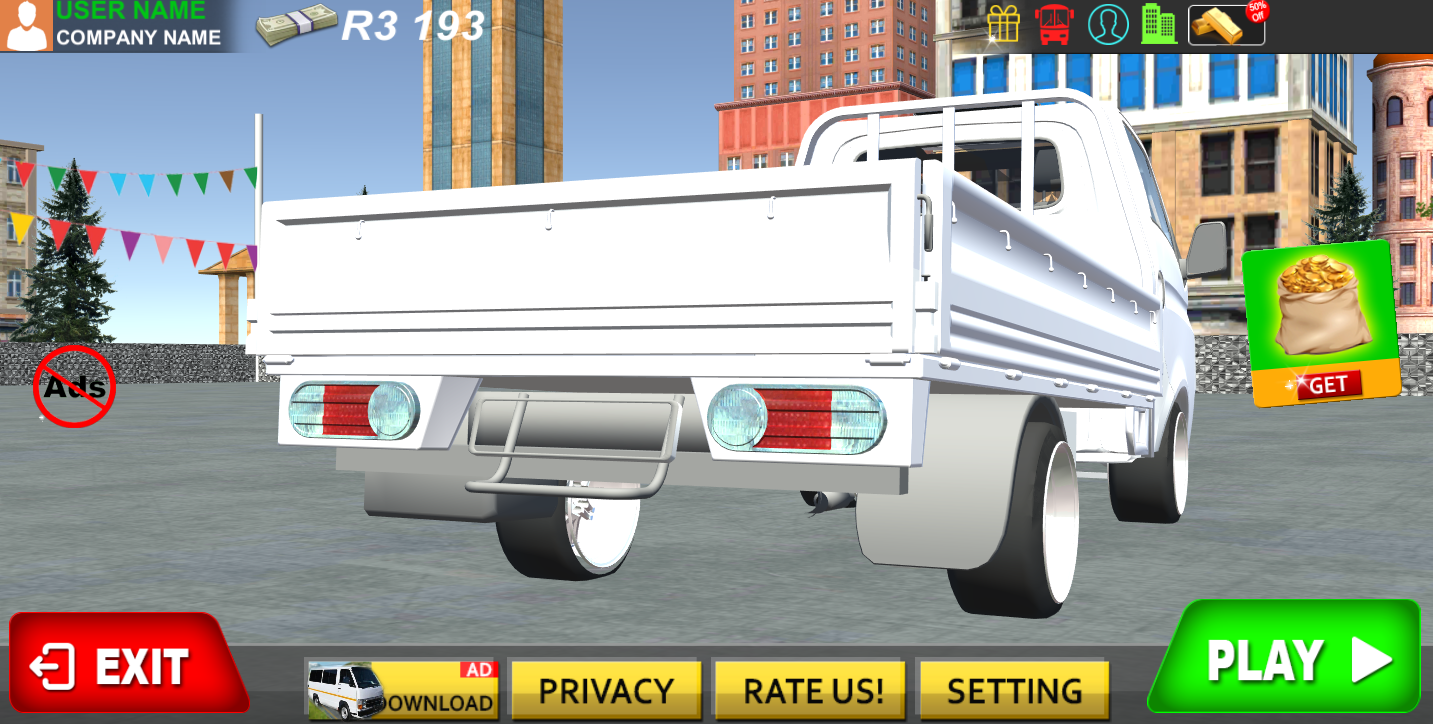This screenshot has width=1433, height=724.
Task: Open the SETTING menu
Action: click(x=1012, y=689)
